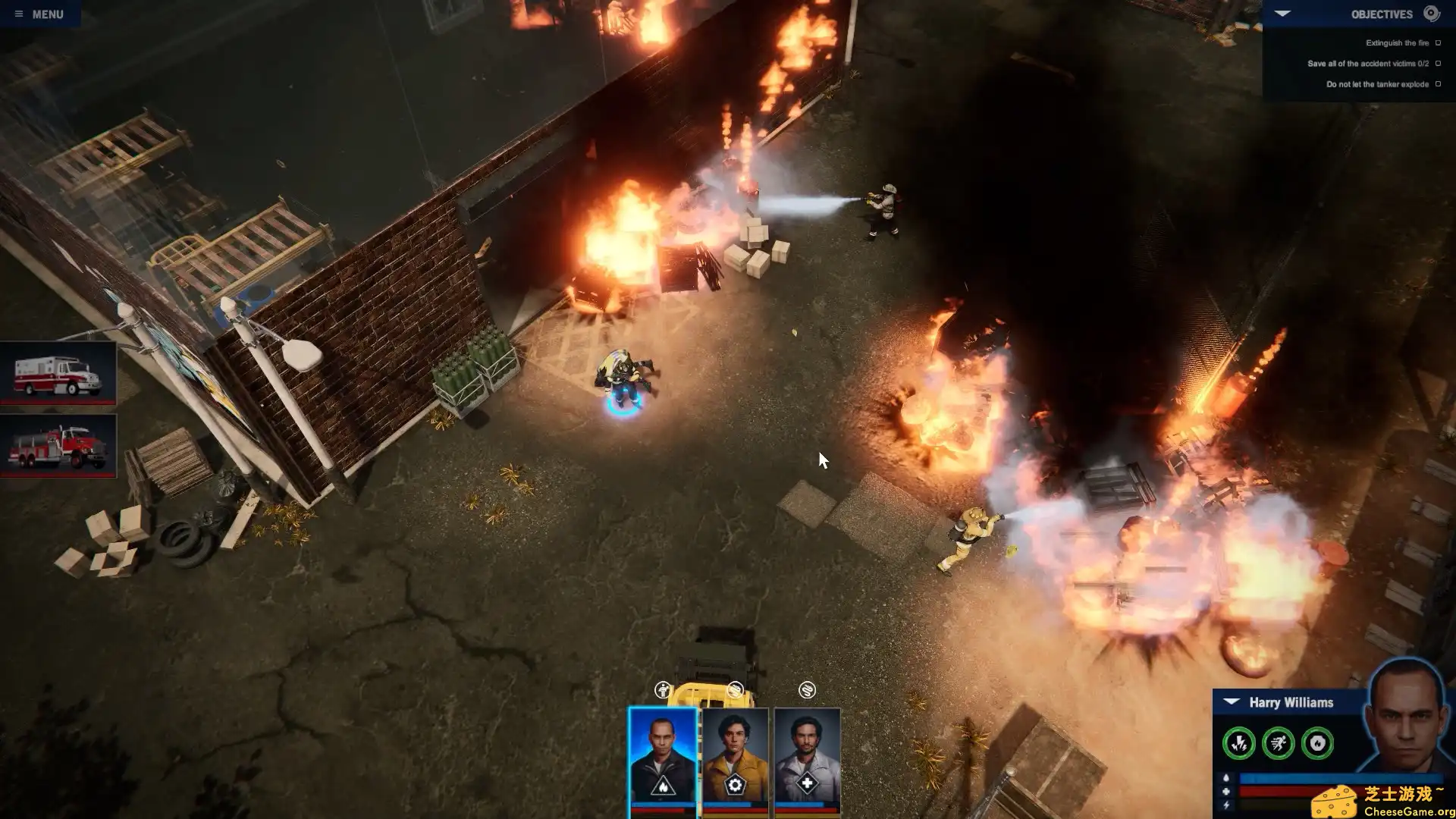Click the hose icon above the medic portrait
The image size is (1456, 819).
(x=807, y=690)
